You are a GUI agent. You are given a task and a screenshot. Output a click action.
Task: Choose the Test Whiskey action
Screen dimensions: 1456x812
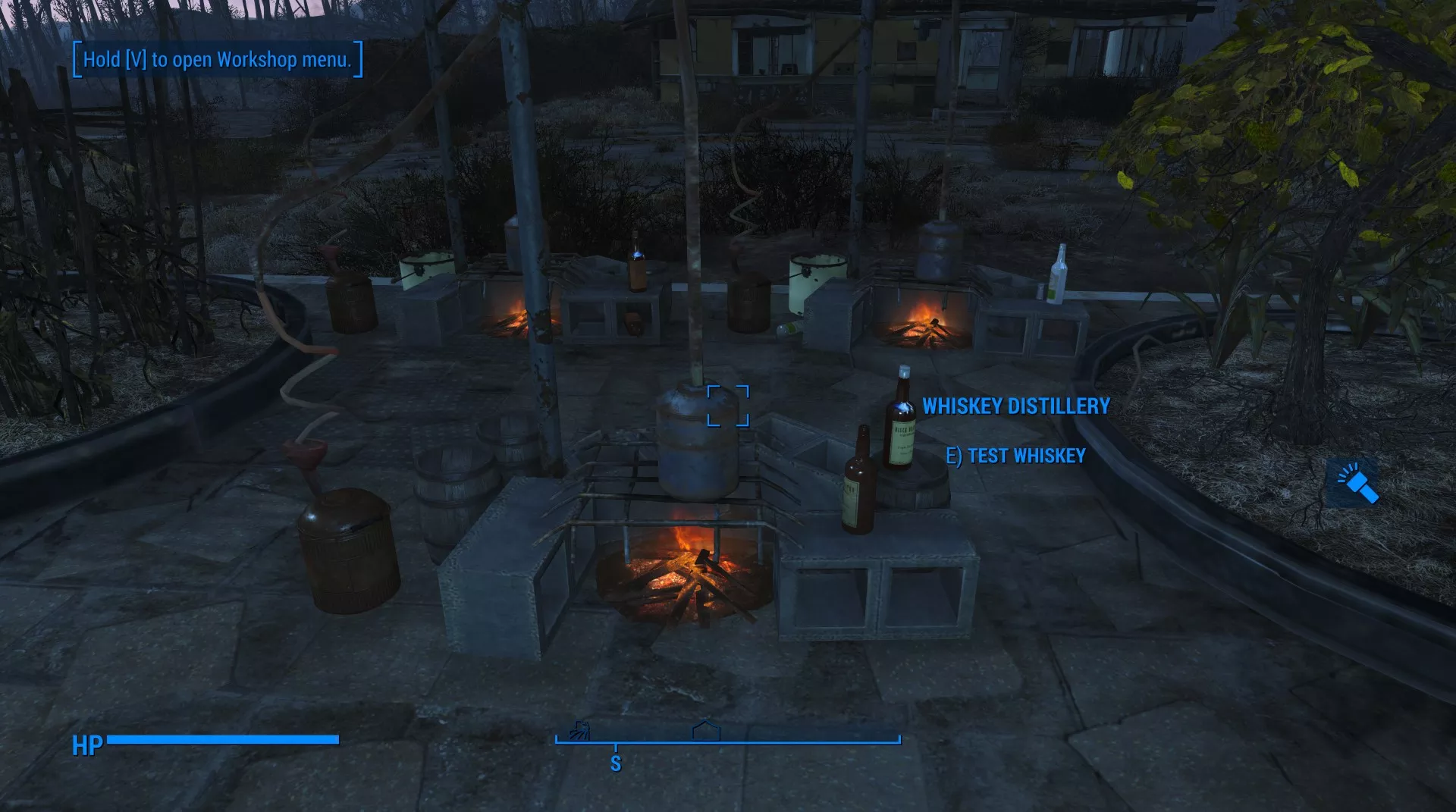tap(1016, 456)
